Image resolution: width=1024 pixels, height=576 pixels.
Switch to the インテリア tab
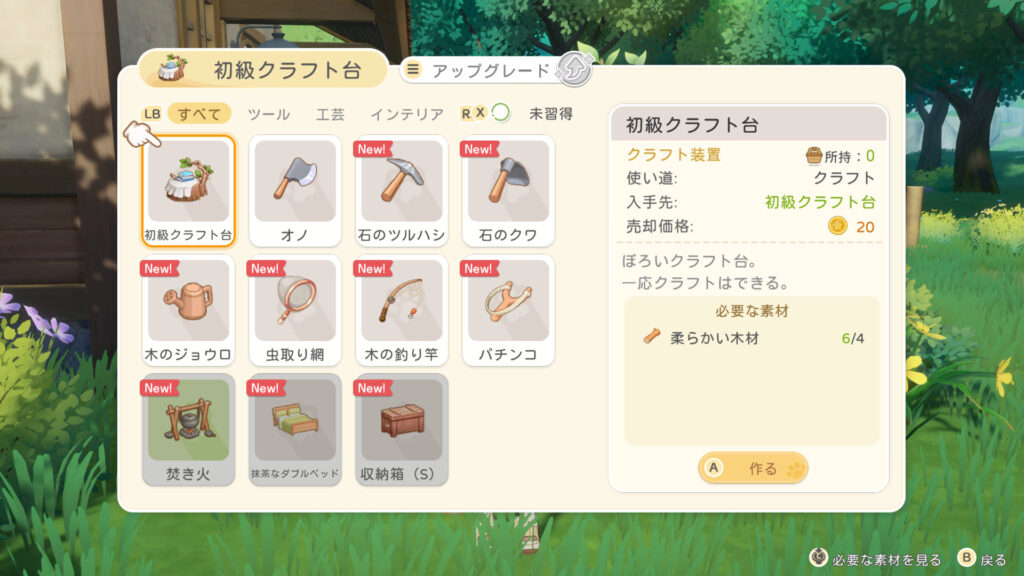point(407,114)
